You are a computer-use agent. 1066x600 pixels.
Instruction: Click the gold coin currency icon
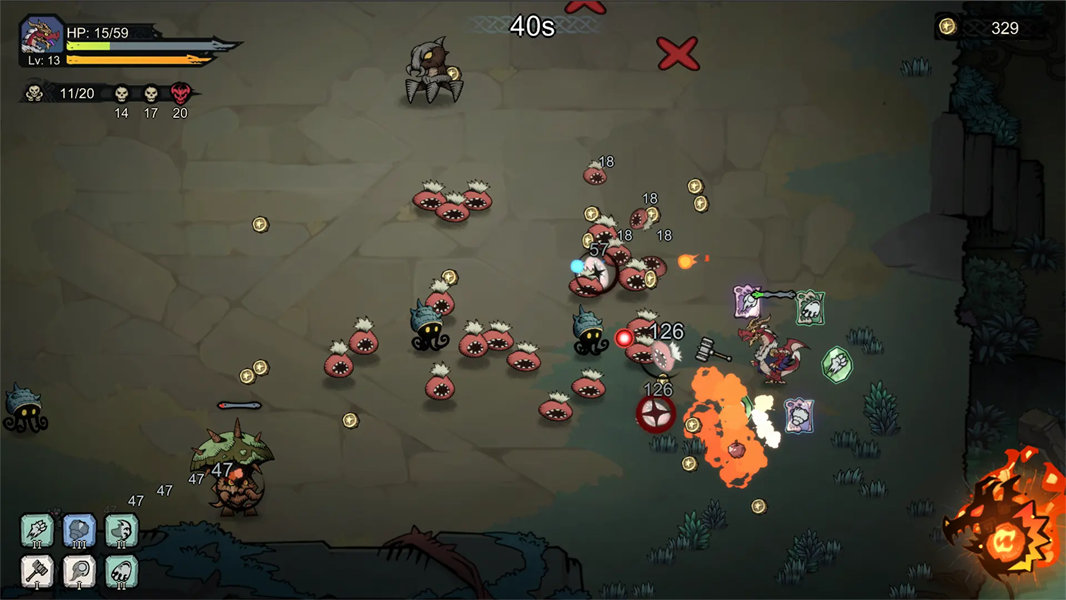tap(947, 27)
